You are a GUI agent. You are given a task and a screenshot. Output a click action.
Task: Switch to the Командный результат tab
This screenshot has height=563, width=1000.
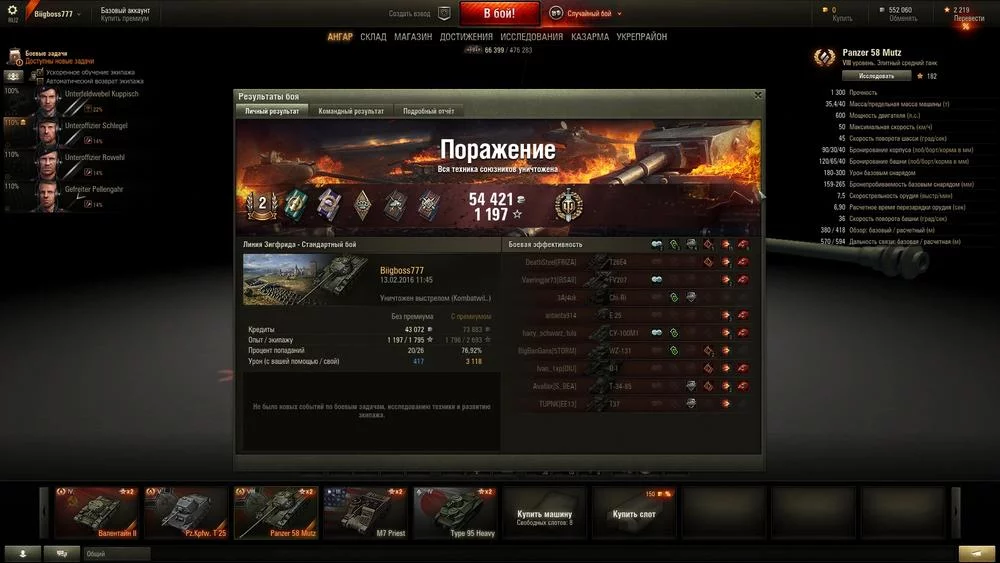(351, 111)
